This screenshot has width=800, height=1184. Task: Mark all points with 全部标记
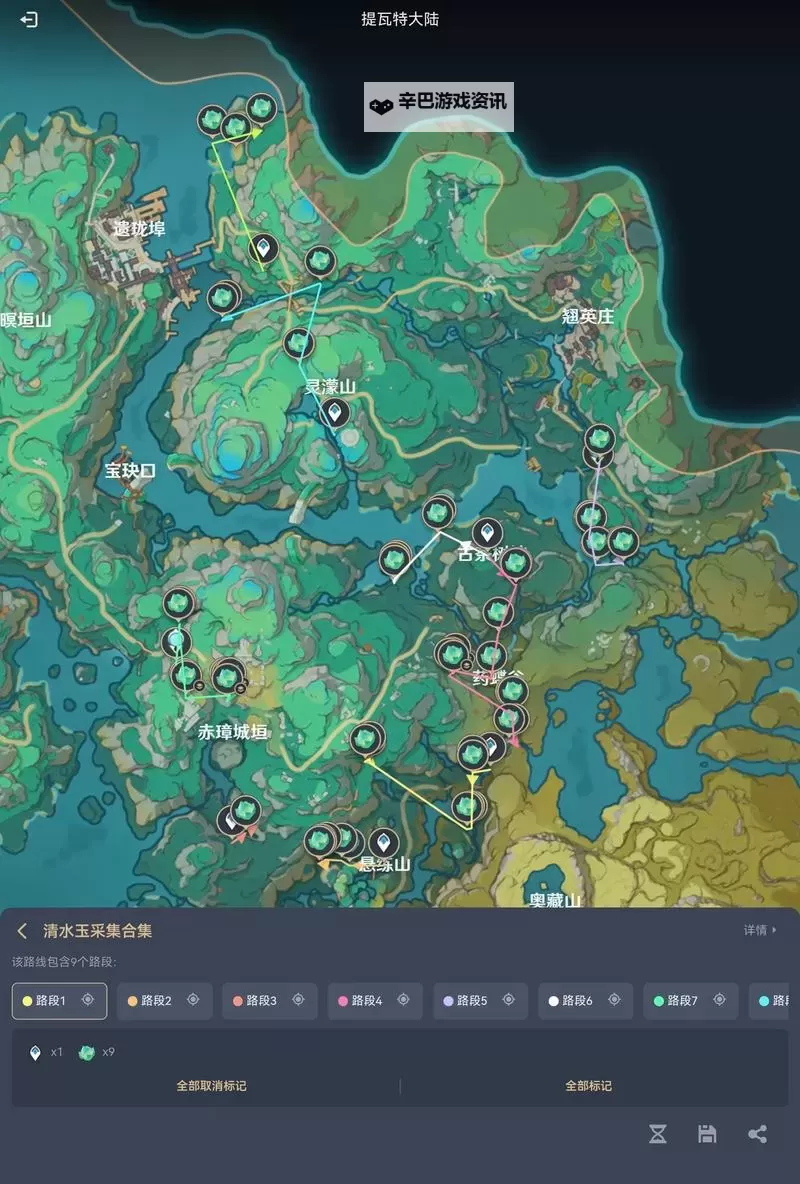(588, 1085)
